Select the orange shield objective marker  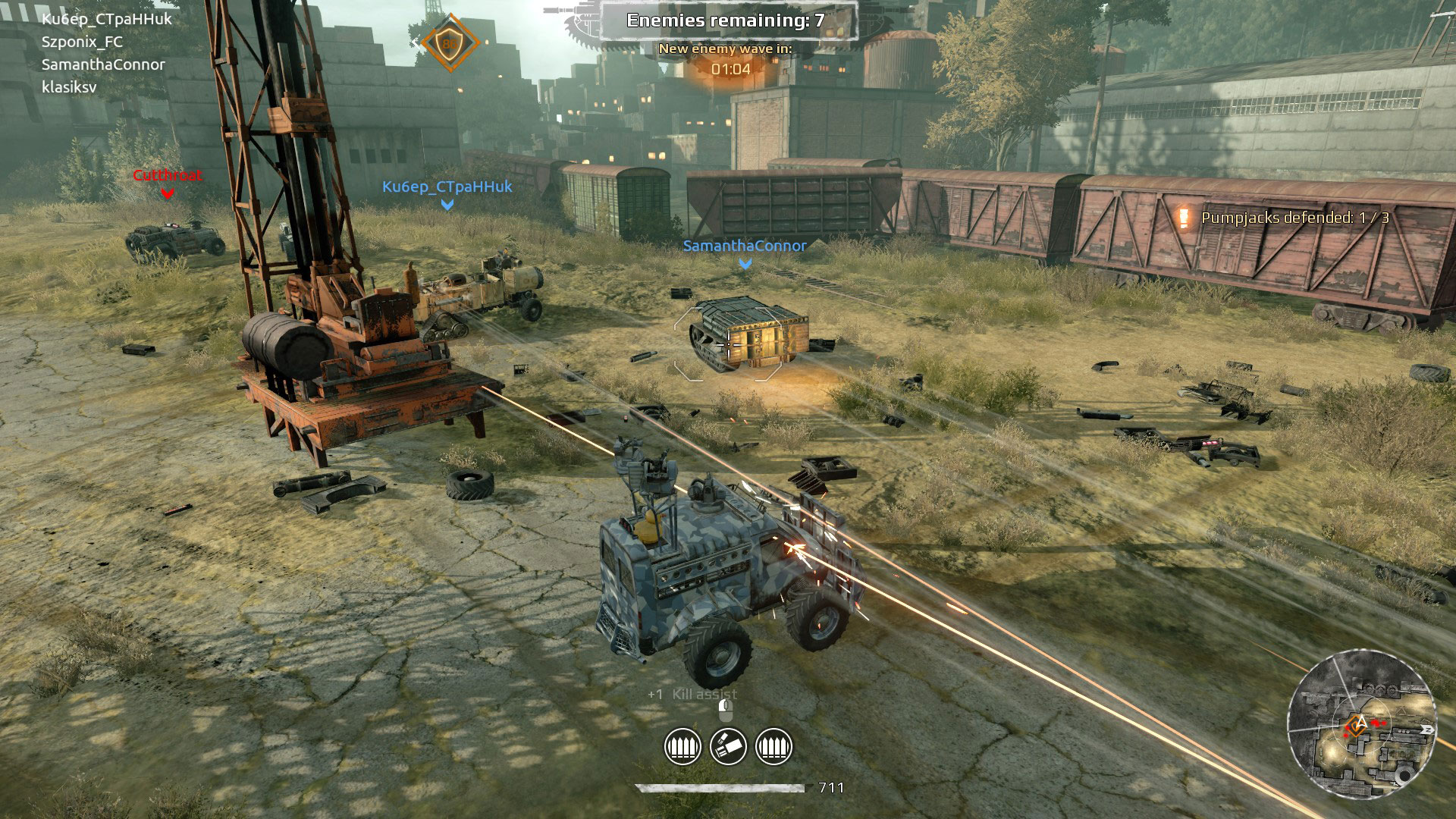point(450,43)
